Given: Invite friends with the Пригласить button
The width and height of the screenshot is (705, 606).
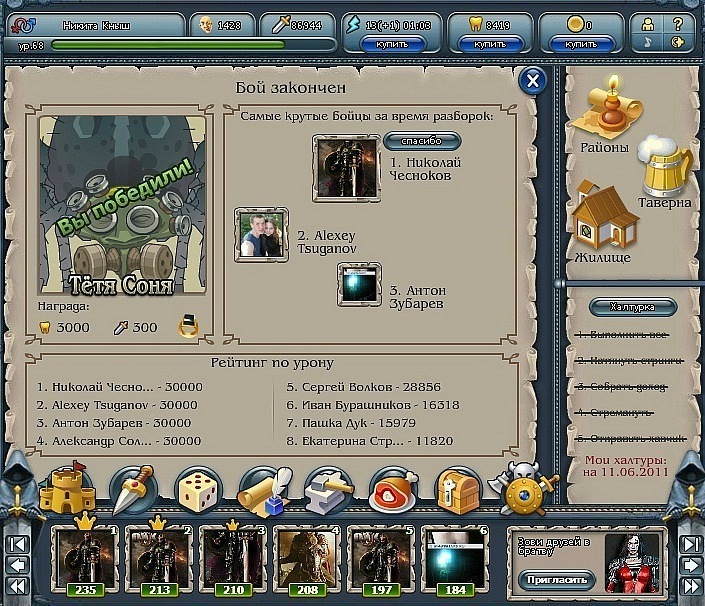Looking at the screenshot, I should 556,579.
